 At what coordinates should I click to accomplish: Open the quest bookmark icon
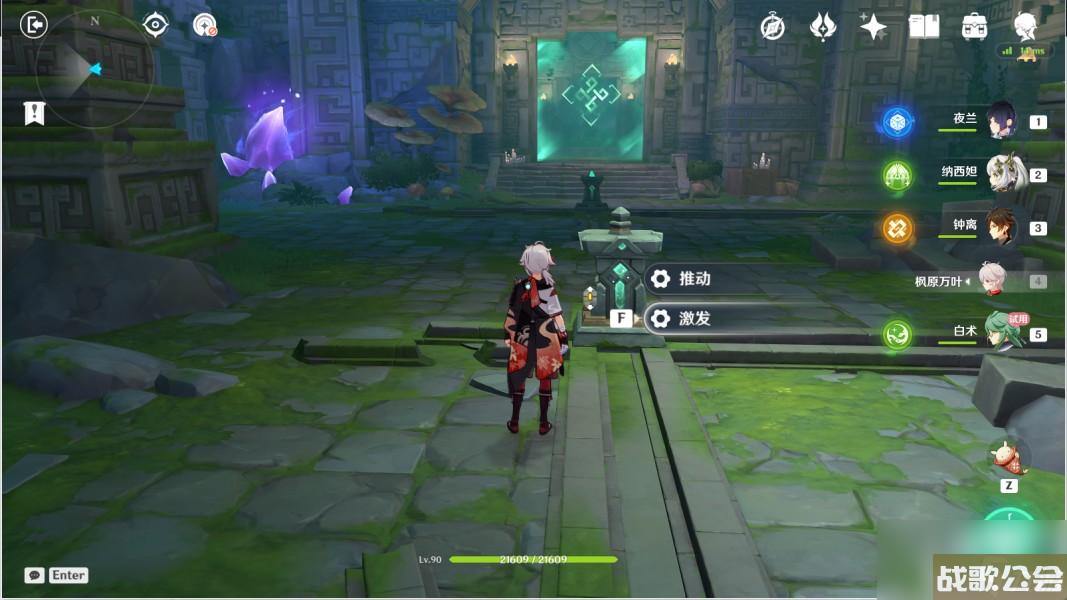click(34, 113)
